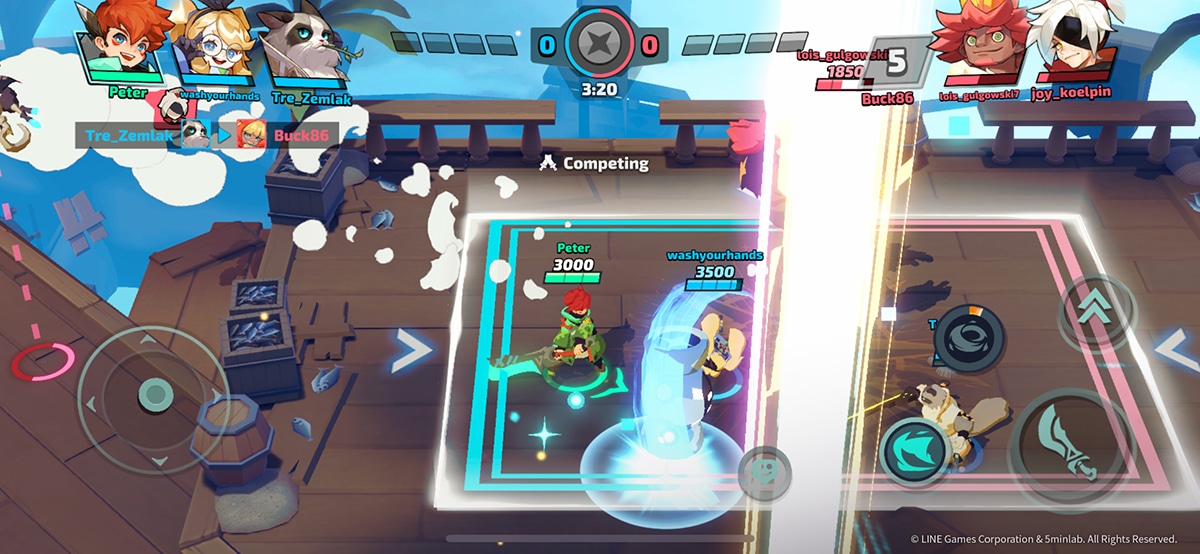1200x554 pixels.
Task: Hit the double-chevron jump button
Action: click(1096, 312)
